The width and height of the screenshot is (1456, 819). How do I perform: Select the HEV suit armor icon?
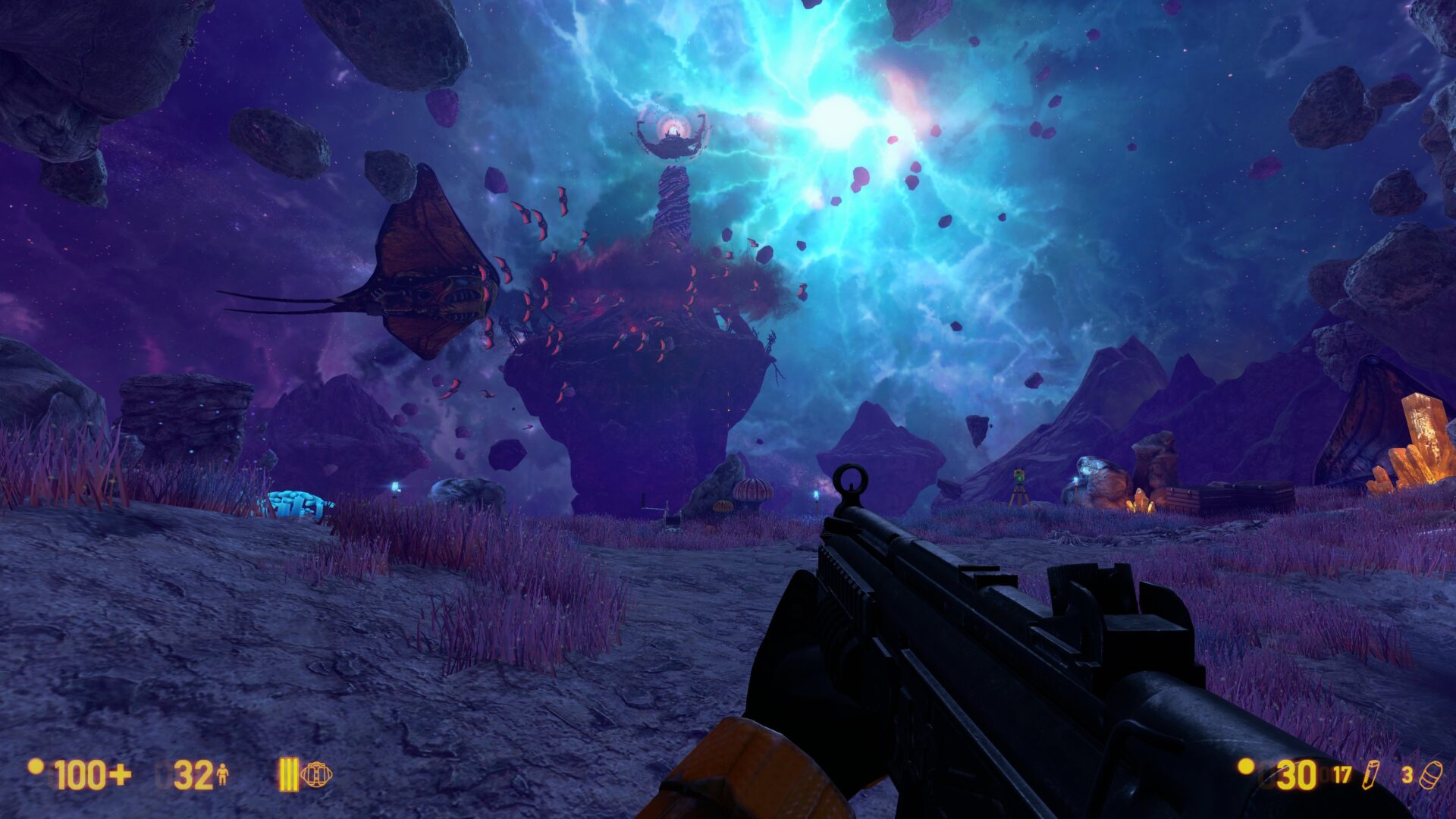tap(222, 775)
